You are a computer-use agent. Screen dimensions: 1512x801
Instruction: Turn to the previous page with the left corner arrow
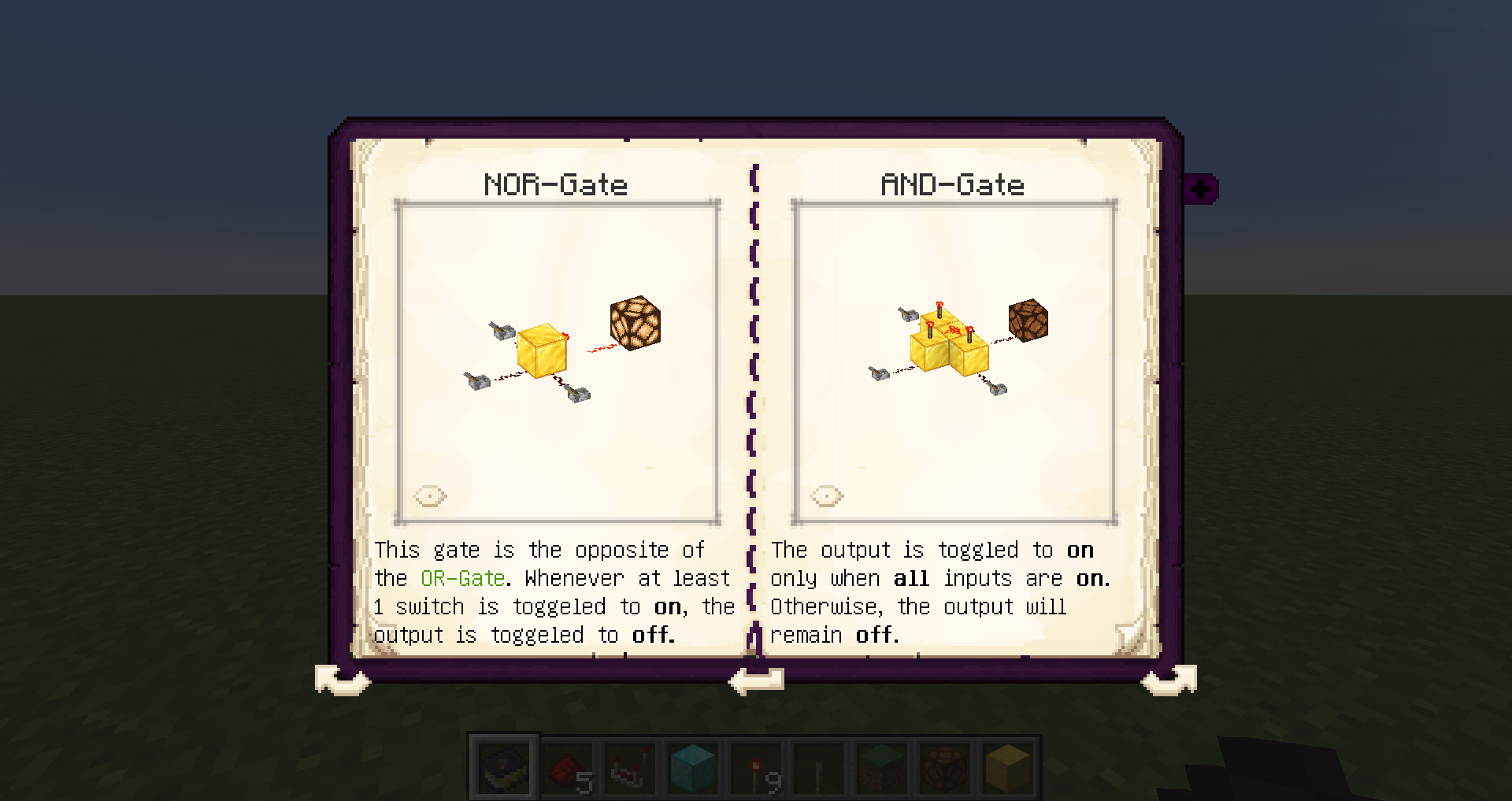342,679
